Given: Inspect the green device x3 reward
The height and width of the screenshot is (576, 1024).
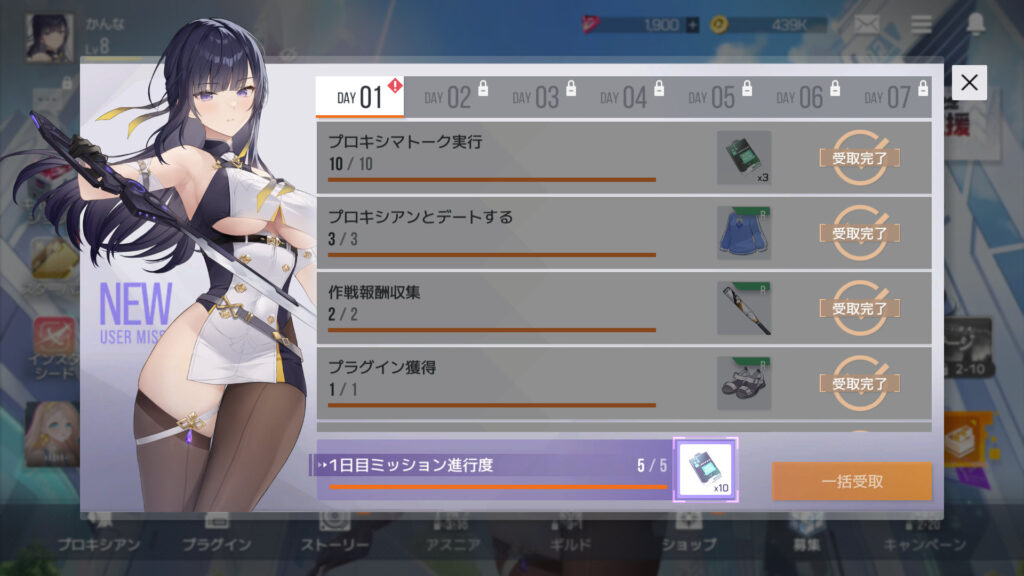Looking at the screenshot, I should pos(743,158).
